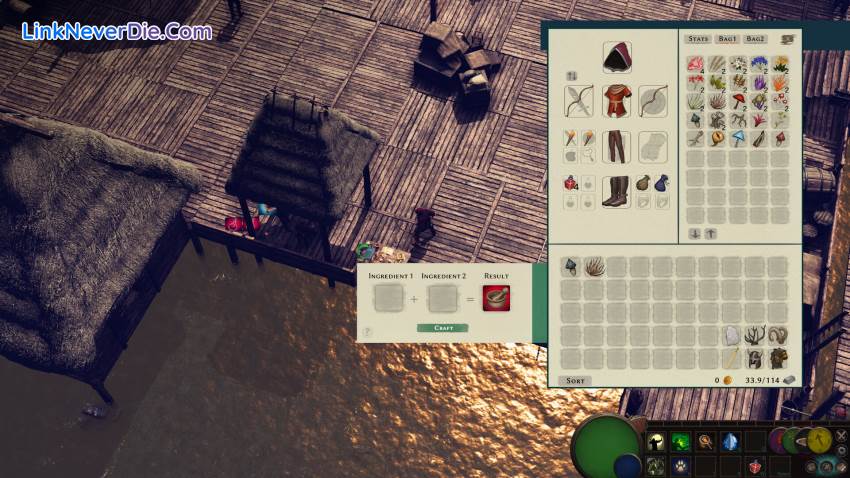This screenshot has width=850, height=478.
Task: Select the antlers item in lower inventory
Action: (x=755, y=336)
